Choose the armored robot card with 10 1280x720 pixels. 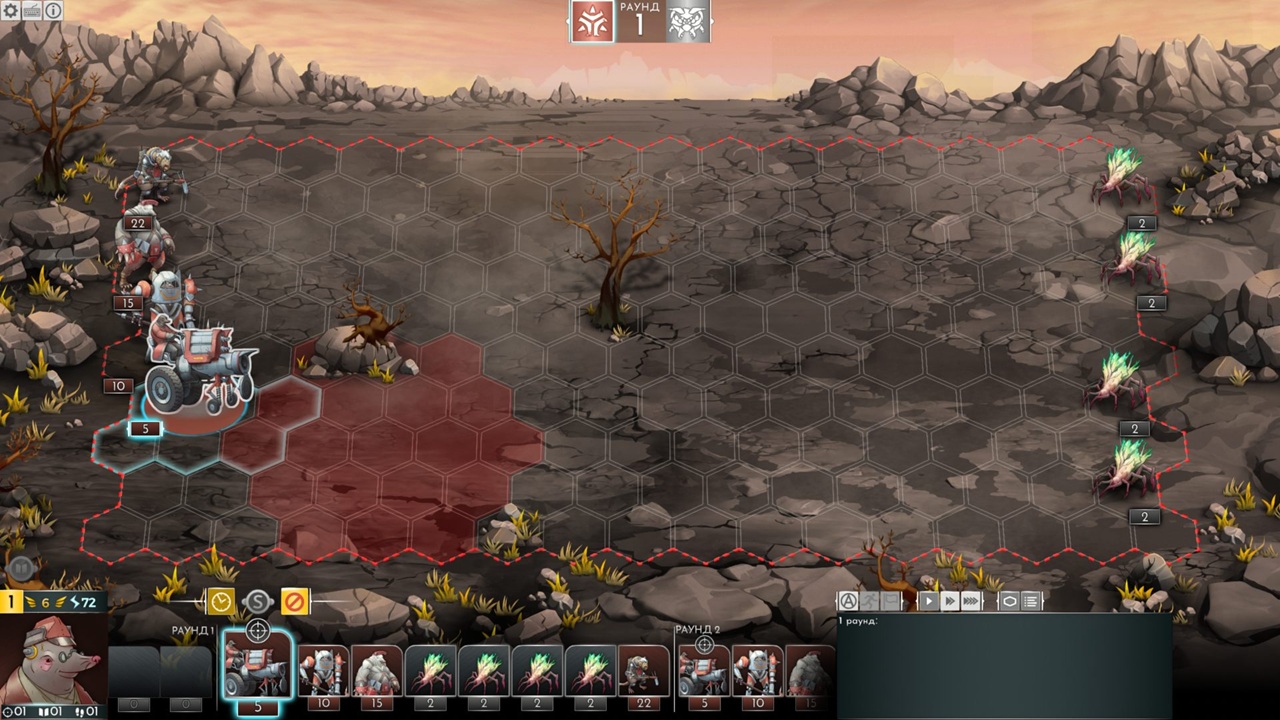(323, 670)
